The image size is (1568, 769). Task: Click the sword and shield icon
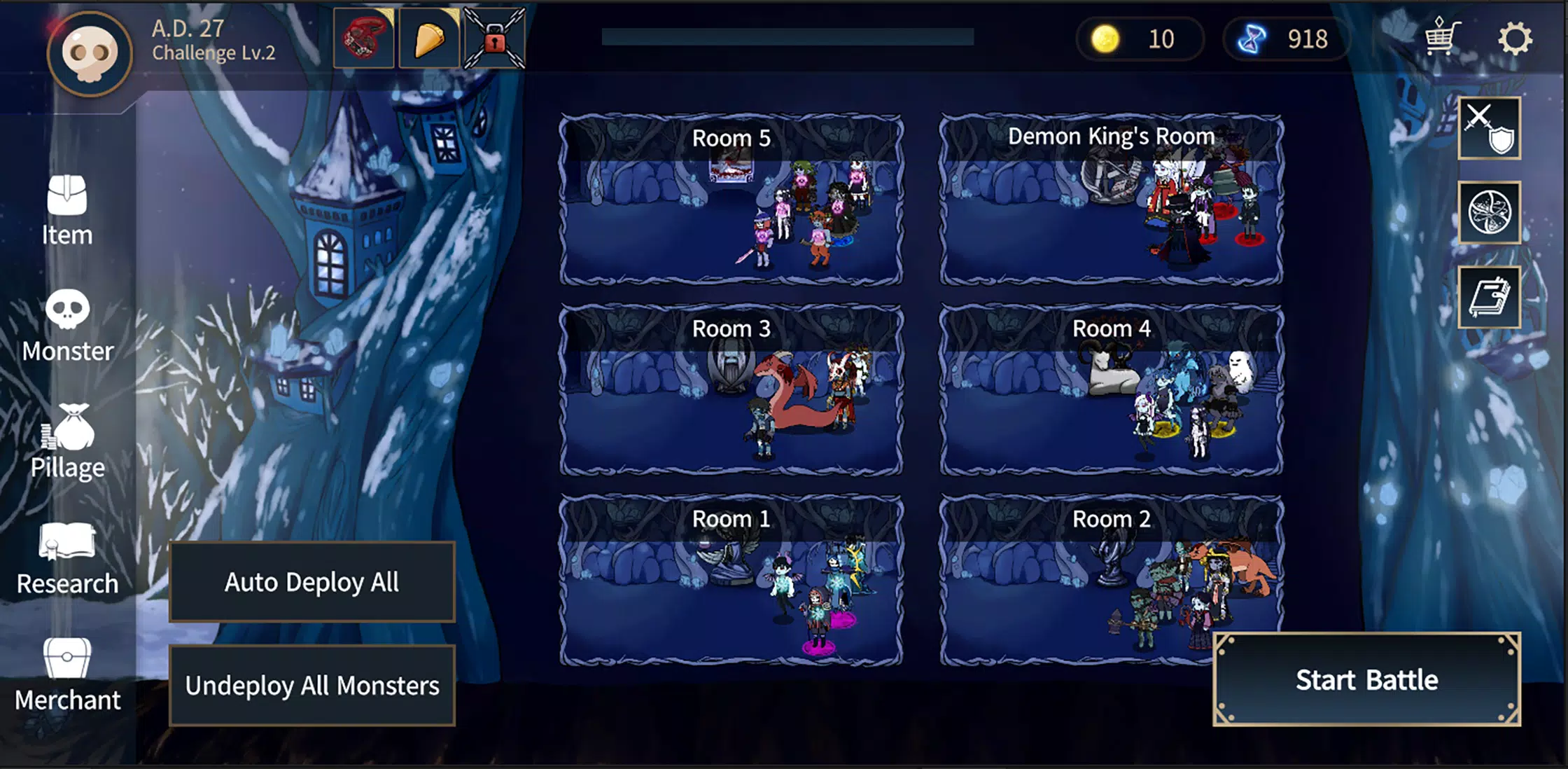point(1489,128)
